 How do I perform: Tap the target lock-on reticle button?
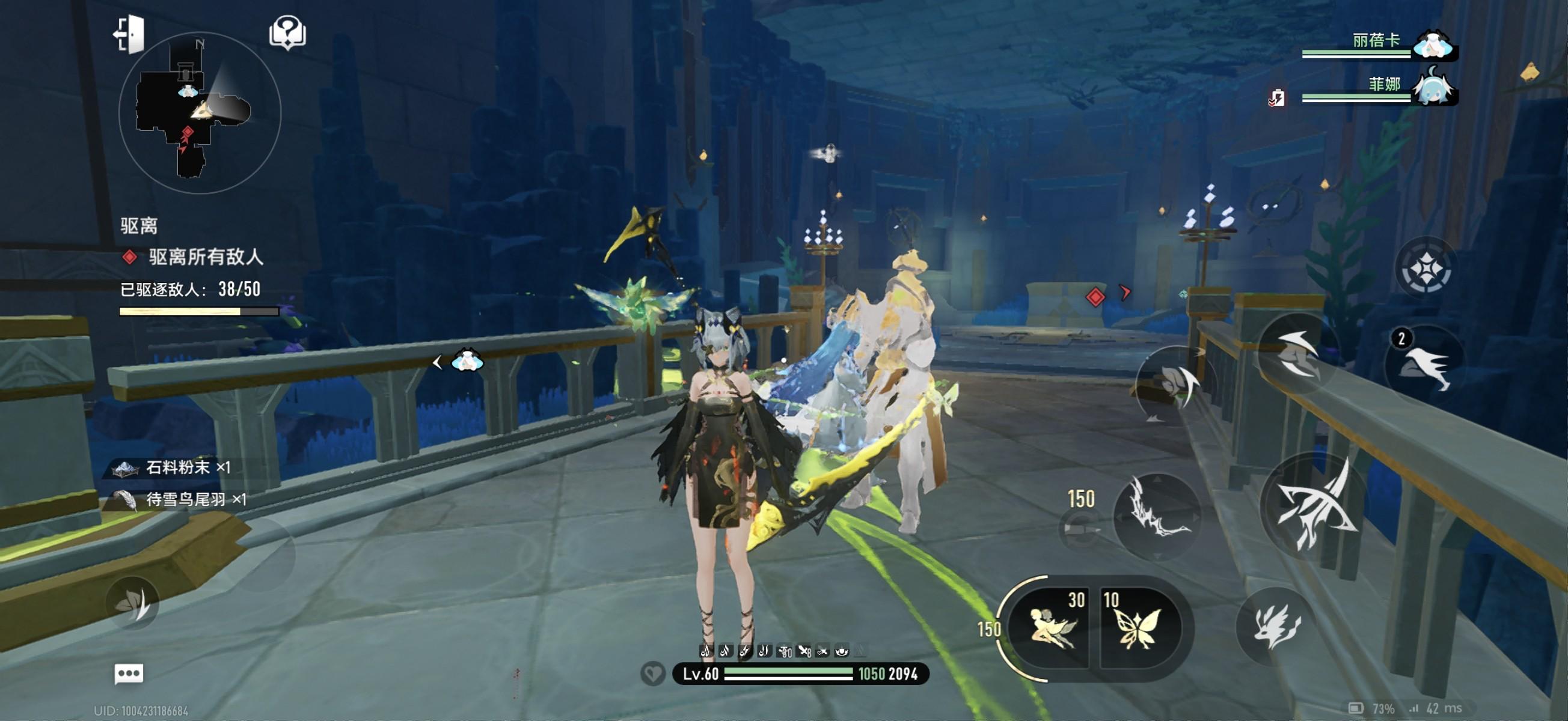point(1425,269)
